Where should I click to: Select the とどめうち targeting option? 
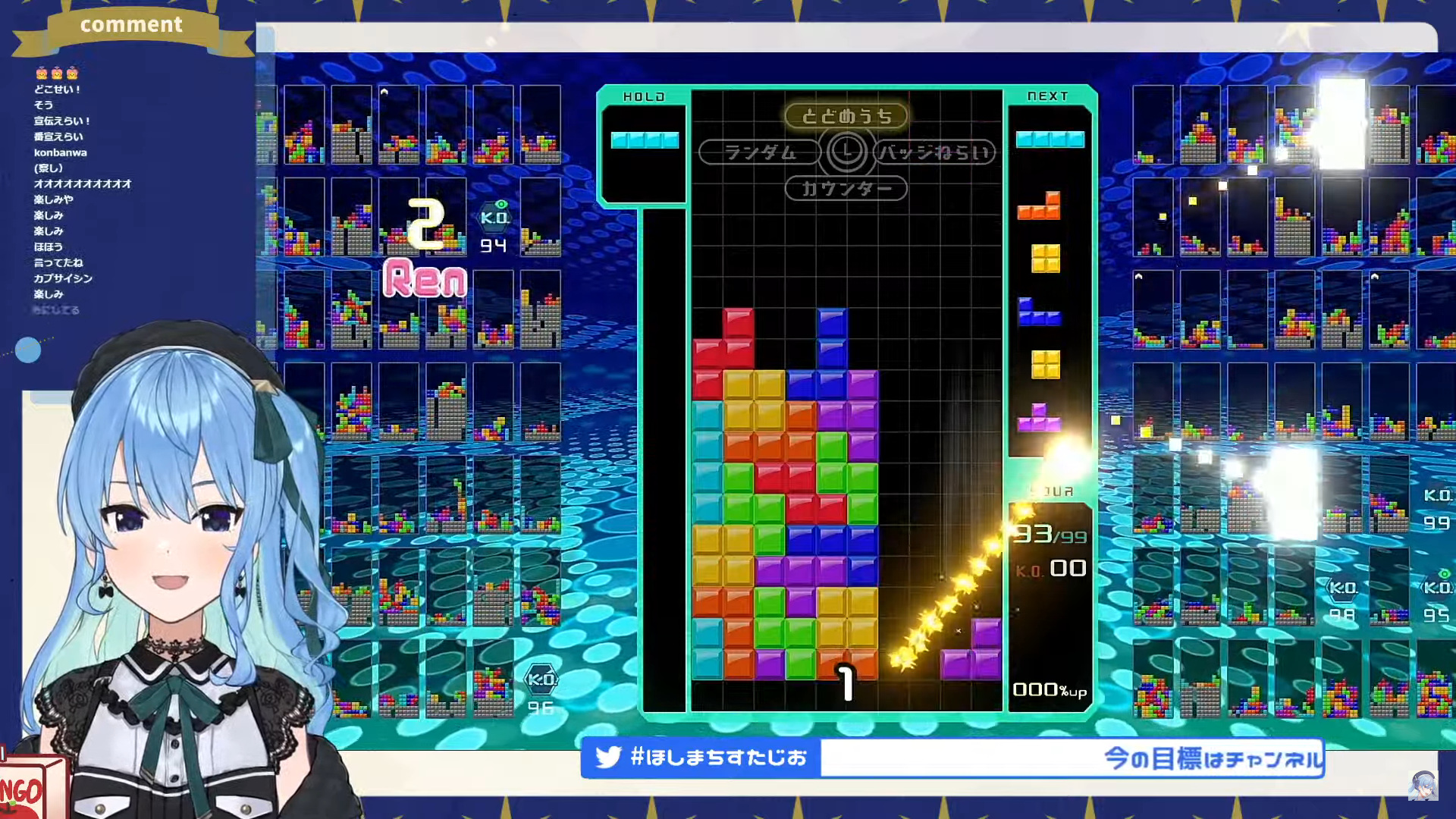[x=846, y=116]
